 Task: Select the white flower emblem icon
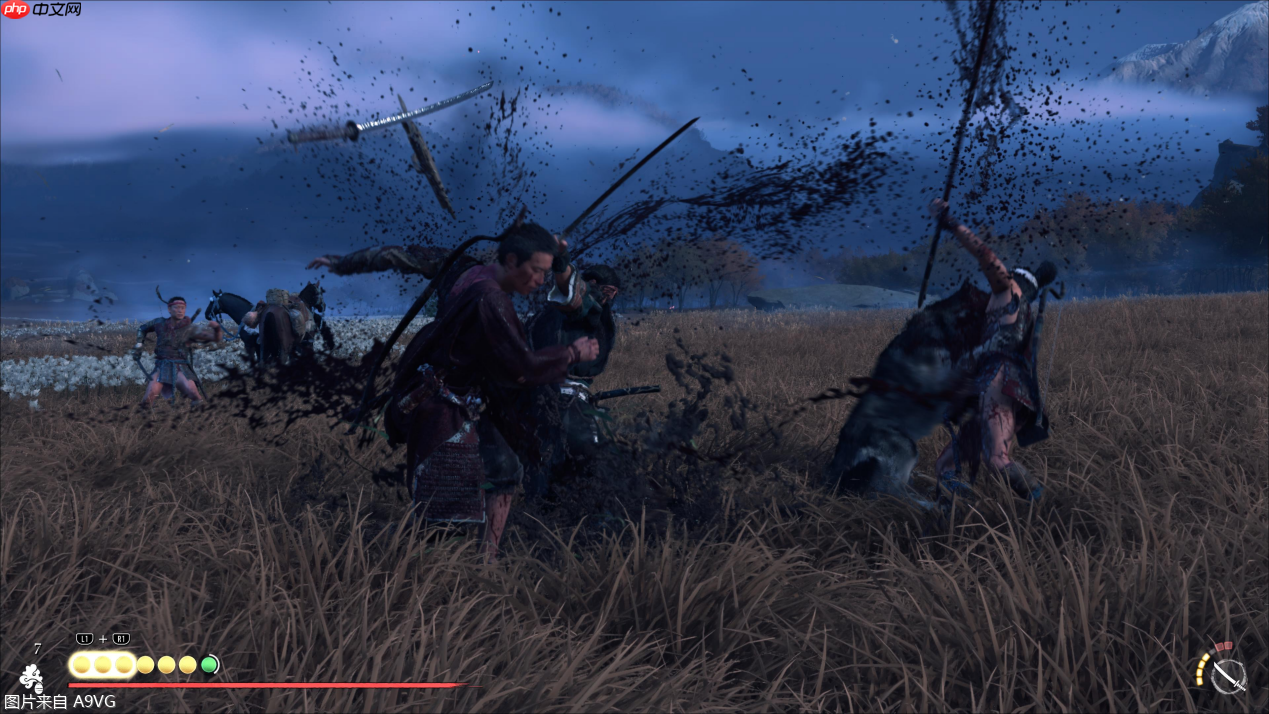pos(31,677)
